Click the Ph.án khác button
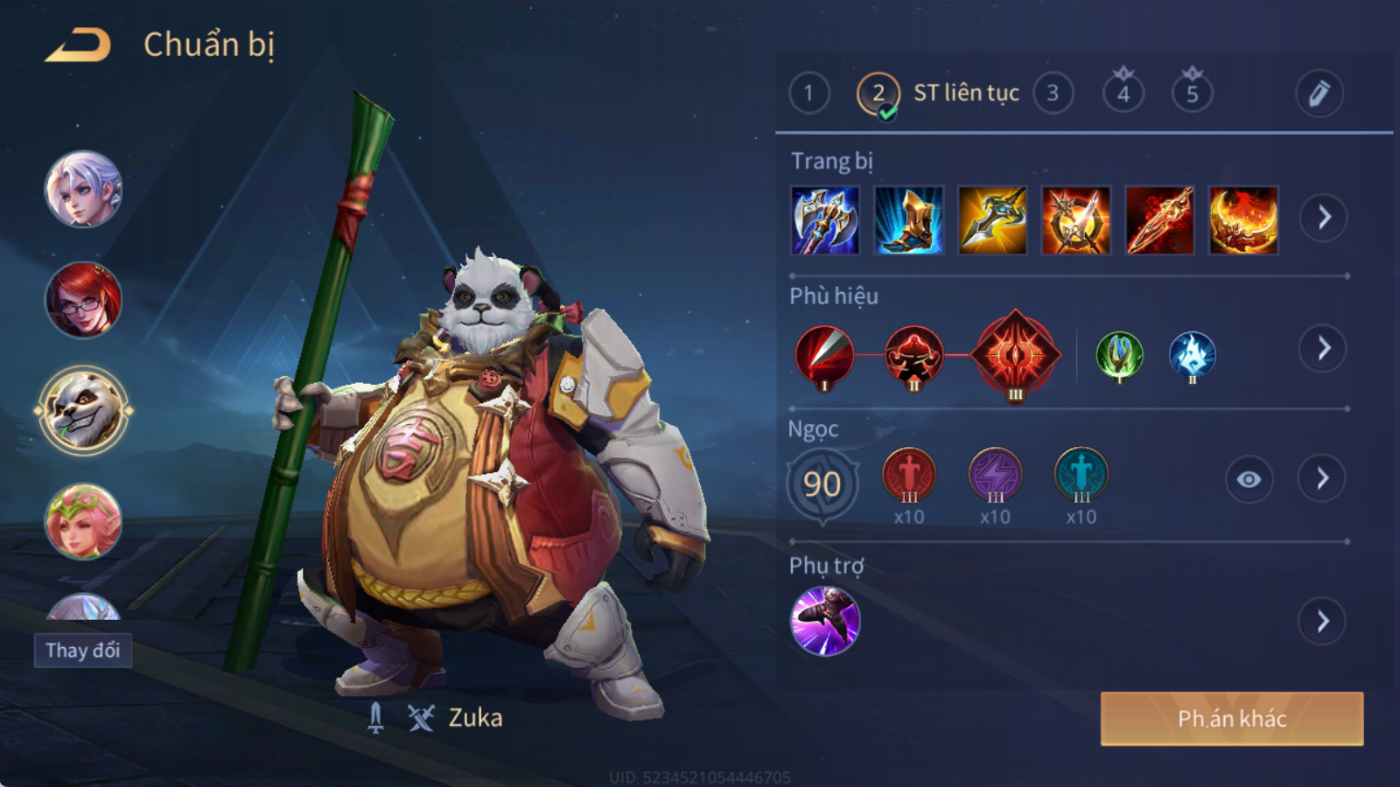Image resolution: width=1400 pixels, height=787 pixels. (x=1231, y=719)
